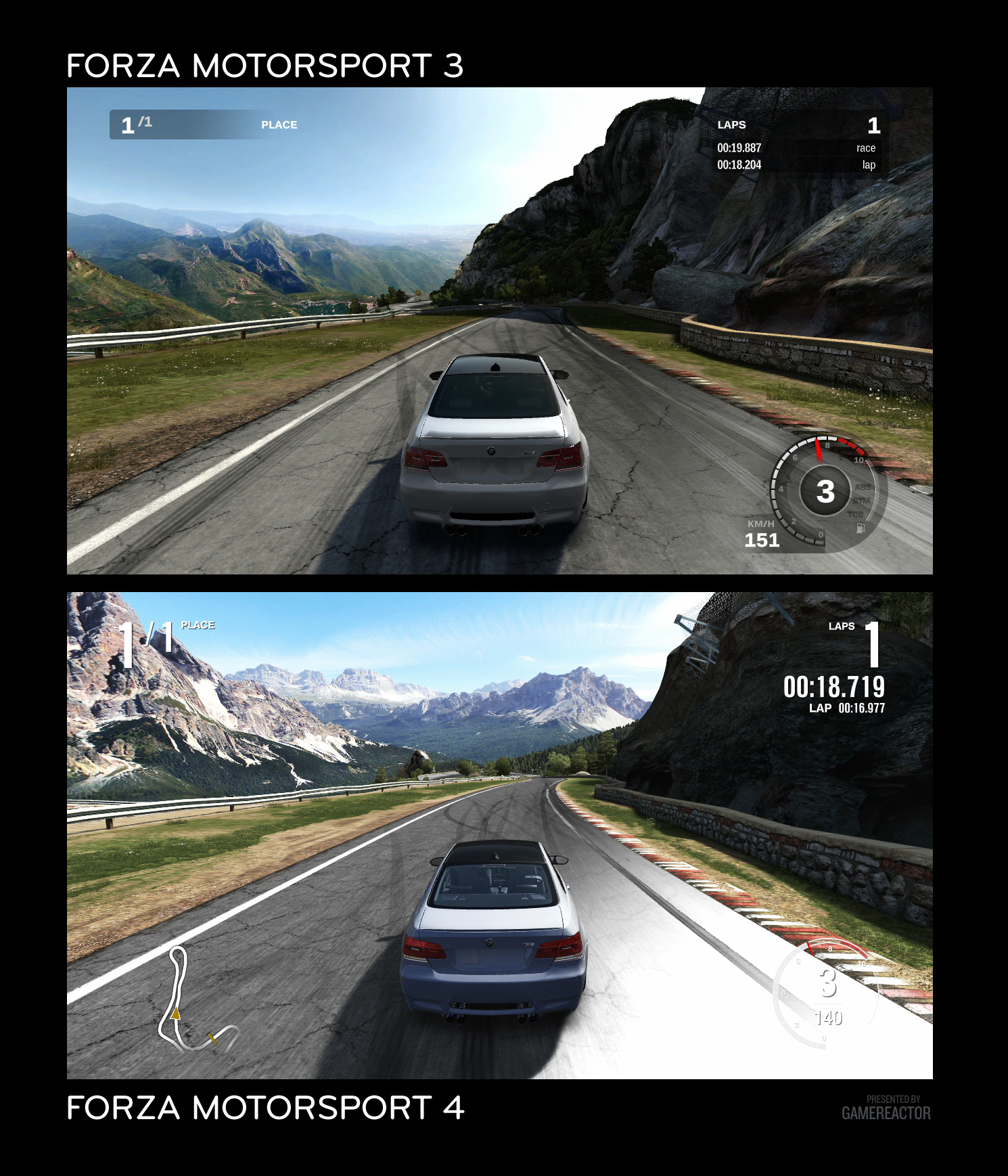Screen dimensions: 1008x1176
Task: Open the Gamereactor logo
Action: click(886, 1112)
